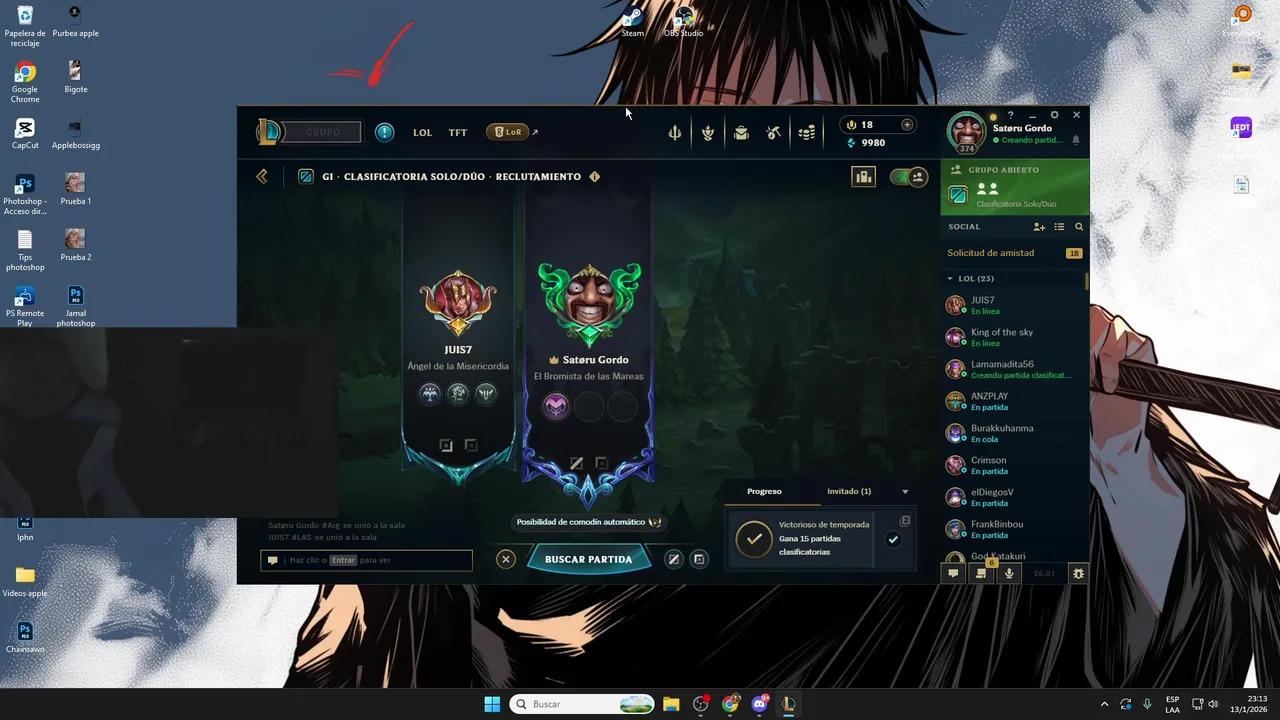Open the missions trophy icon in lobby header
The width and height of the screenshot is (1280, 720).
coord(863,176)
